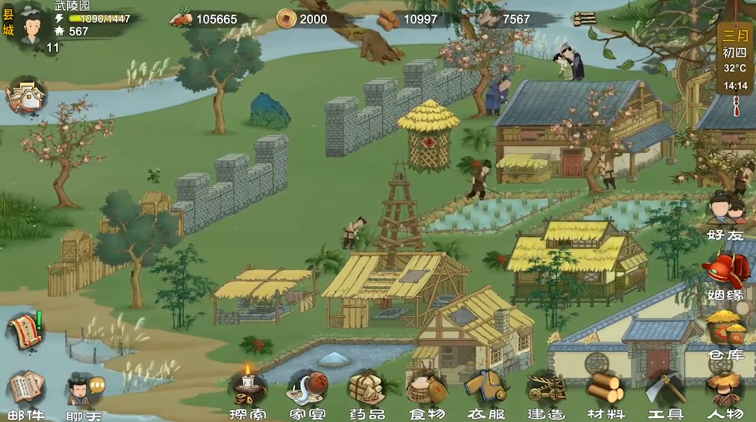Tap the copper coin currency counter

point(304,19)
